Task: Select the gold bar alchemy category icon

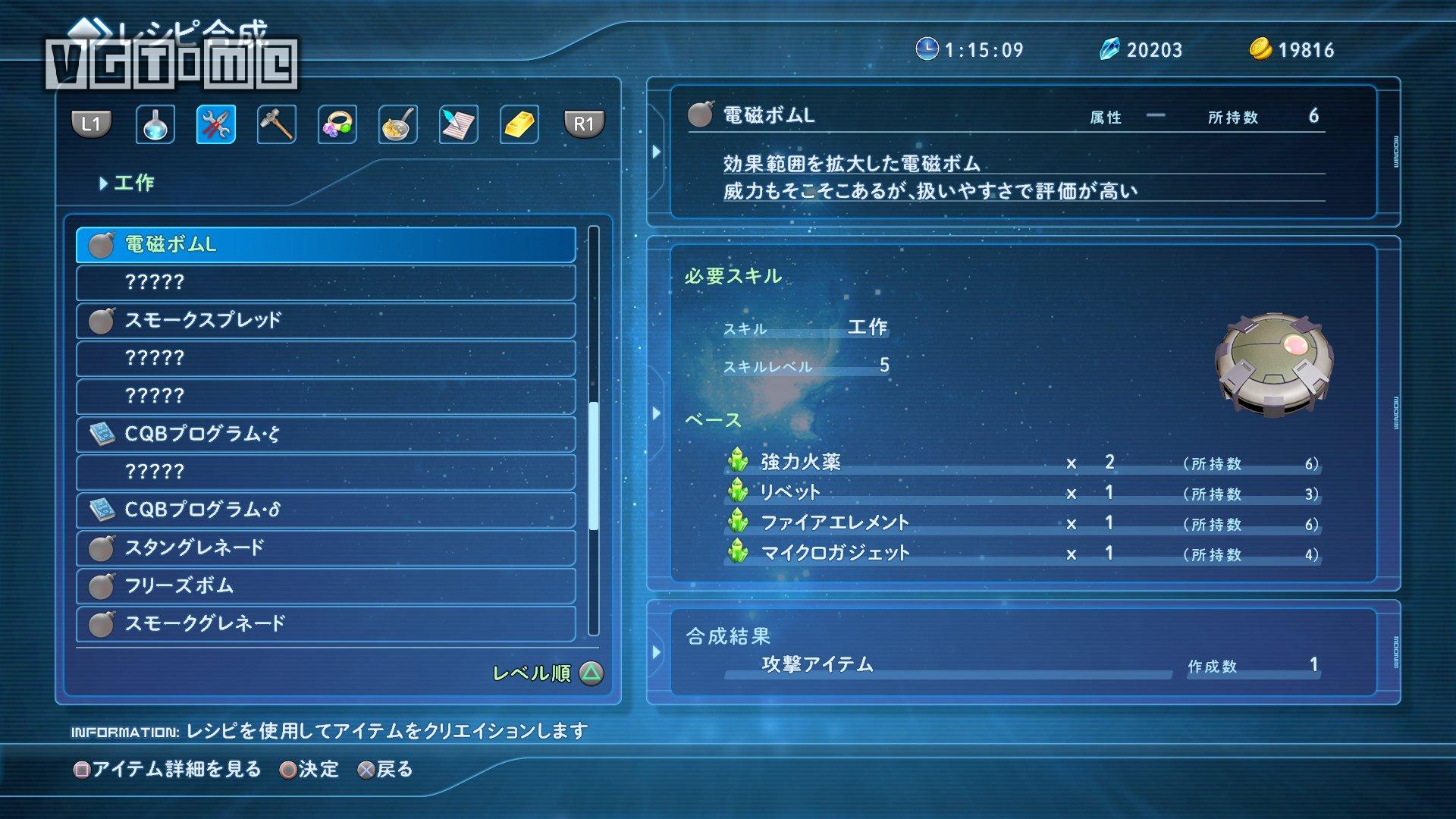Action: (x=517, y=124)
